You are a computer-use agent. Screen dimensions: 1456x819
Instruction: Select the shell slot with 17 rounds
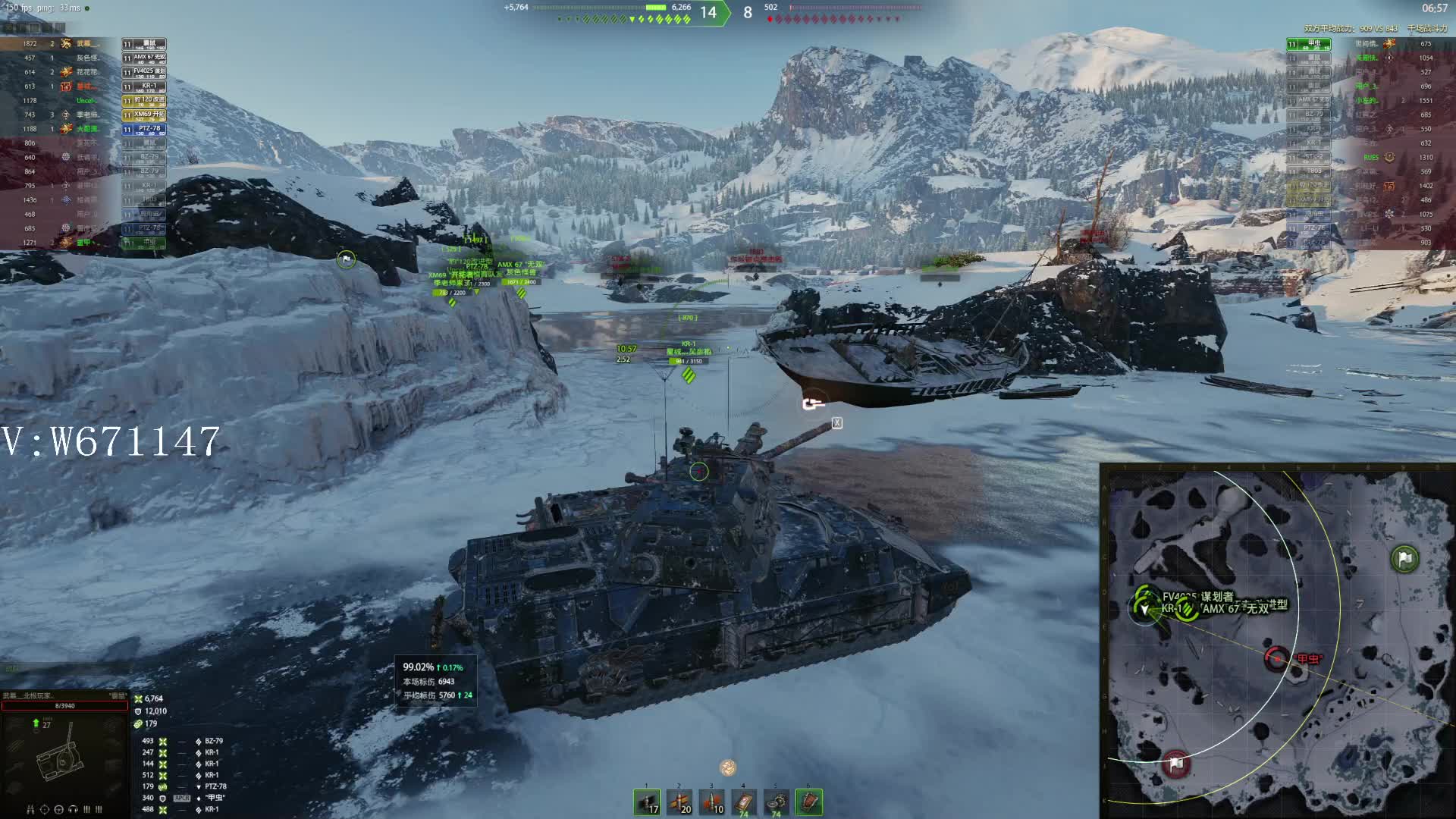click(x=647, y=802)
